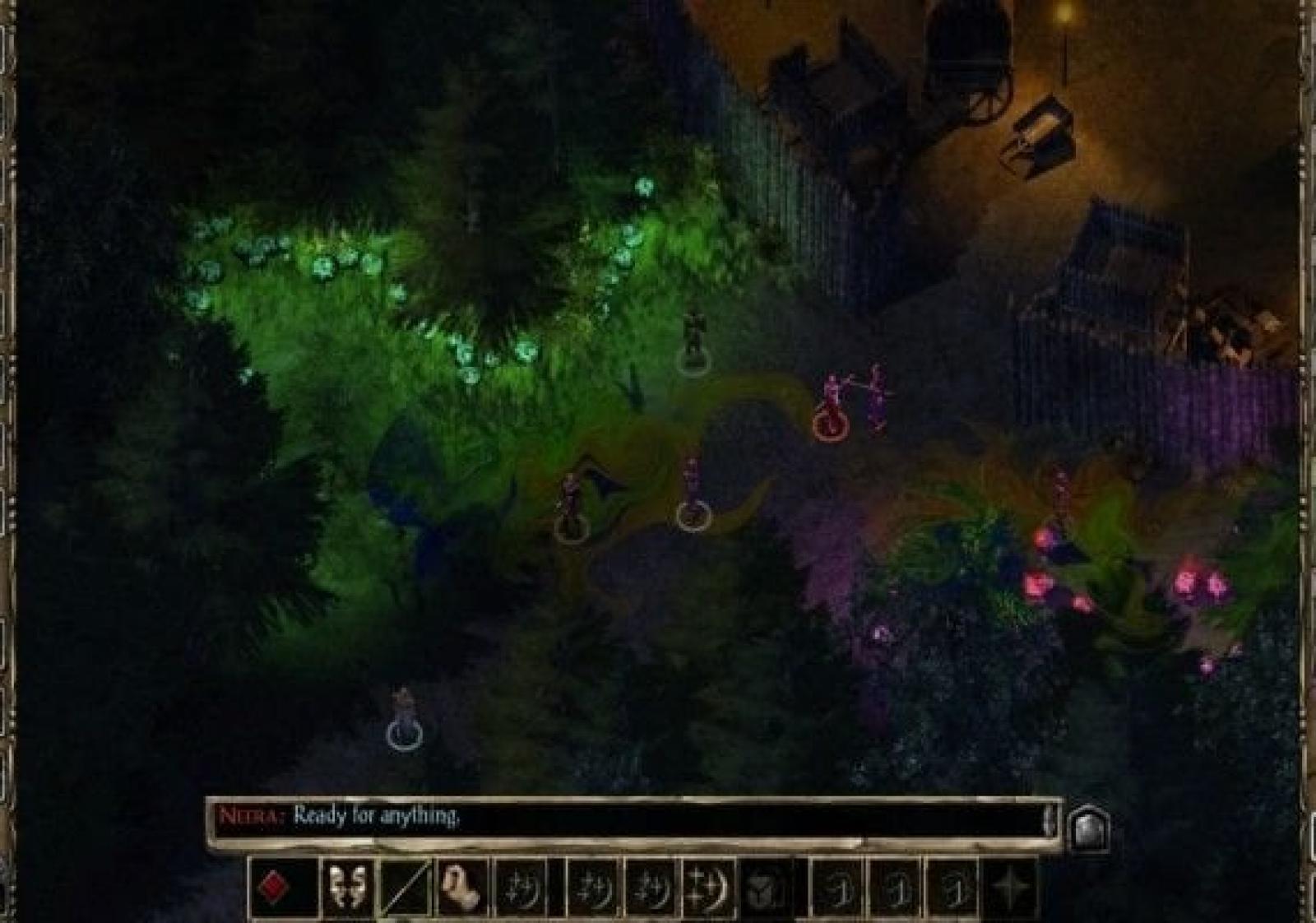Toggle the stone gem button beside the dialogue log
This screenshot has width=1316, height=923.
click(x=1089, y=829)
